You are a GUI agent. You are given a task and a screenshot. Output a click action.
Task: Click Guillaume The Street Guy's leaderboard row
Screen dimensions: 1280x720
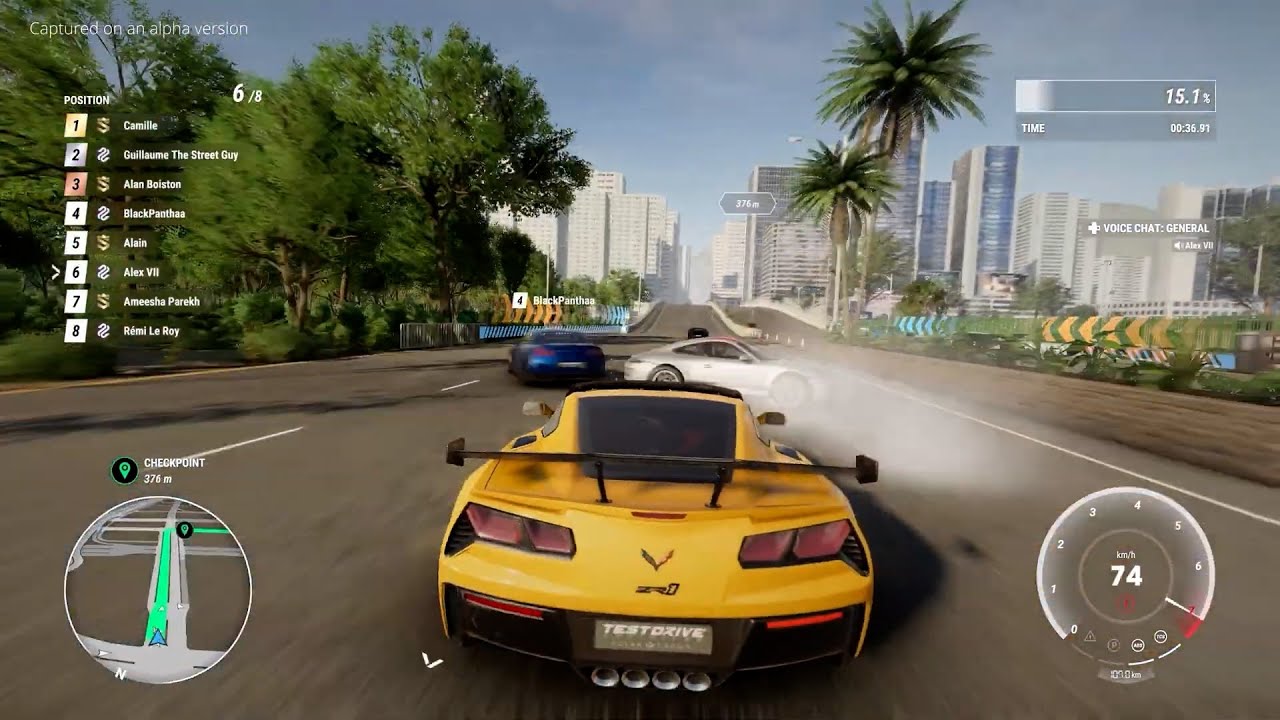click(180, 155)
